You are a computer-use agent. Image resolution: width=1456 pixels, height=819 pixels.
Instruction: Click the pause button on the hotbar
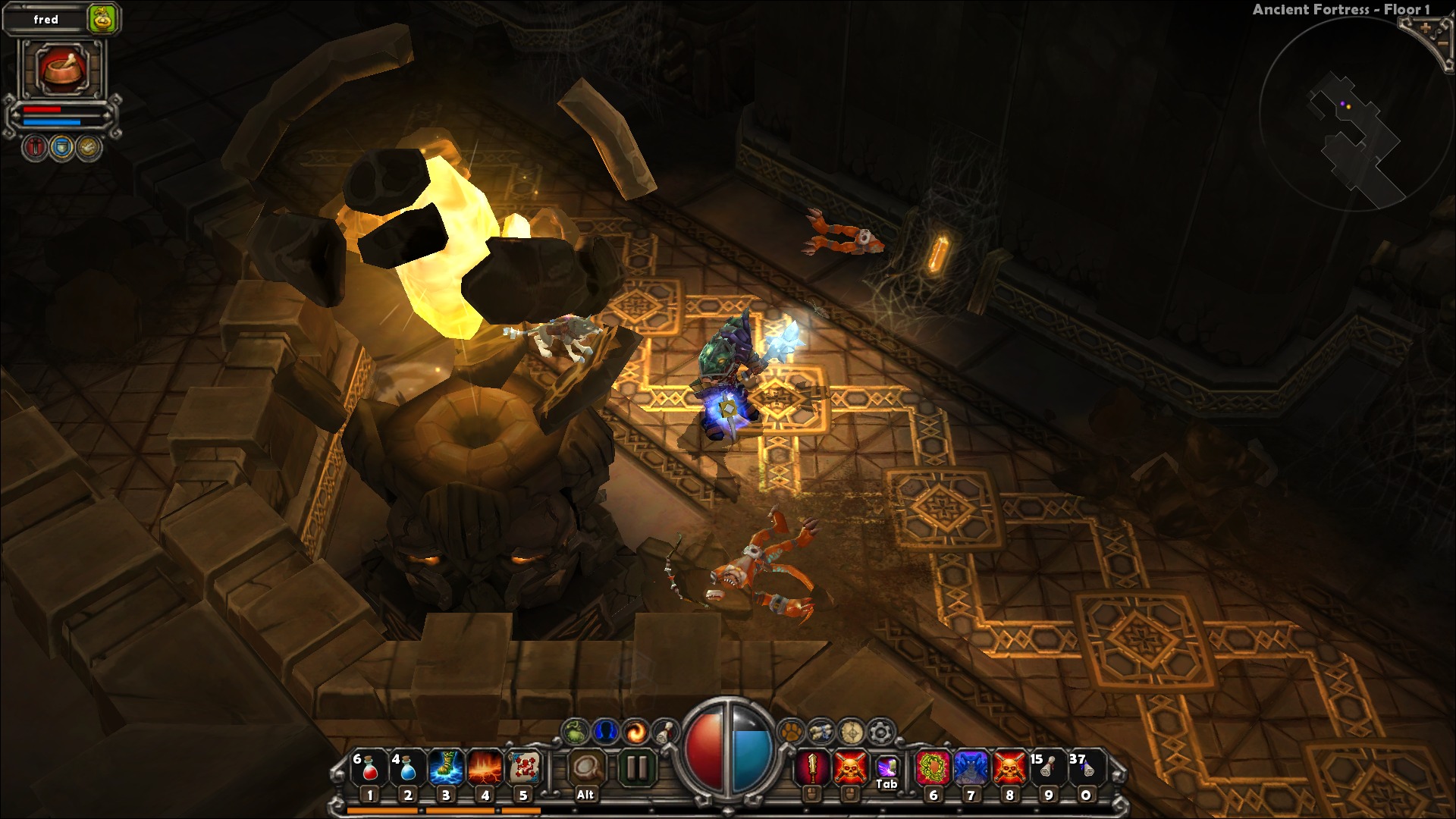point(636,768)
